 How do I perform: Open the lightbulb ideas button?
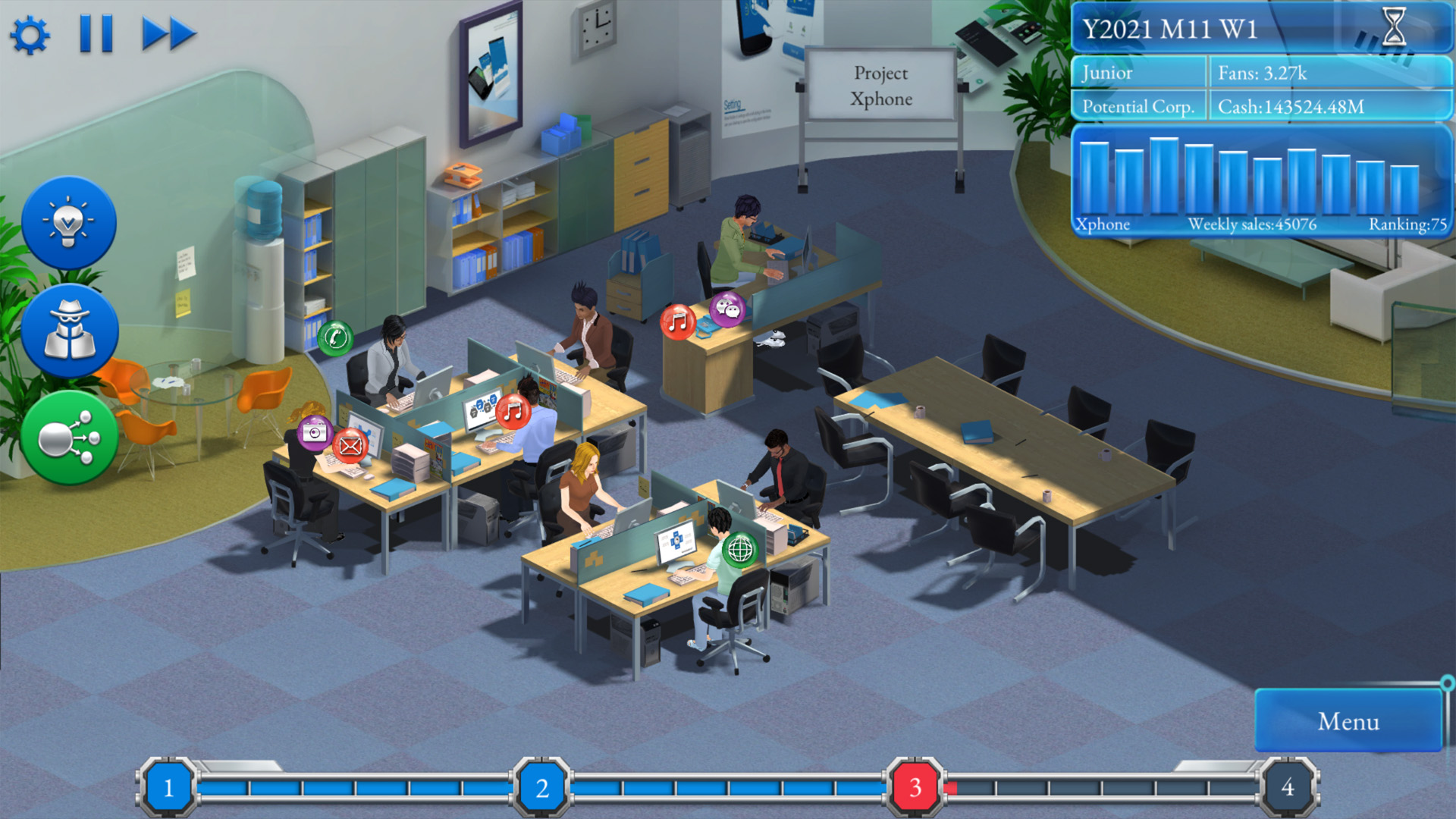tap(69, 223)
